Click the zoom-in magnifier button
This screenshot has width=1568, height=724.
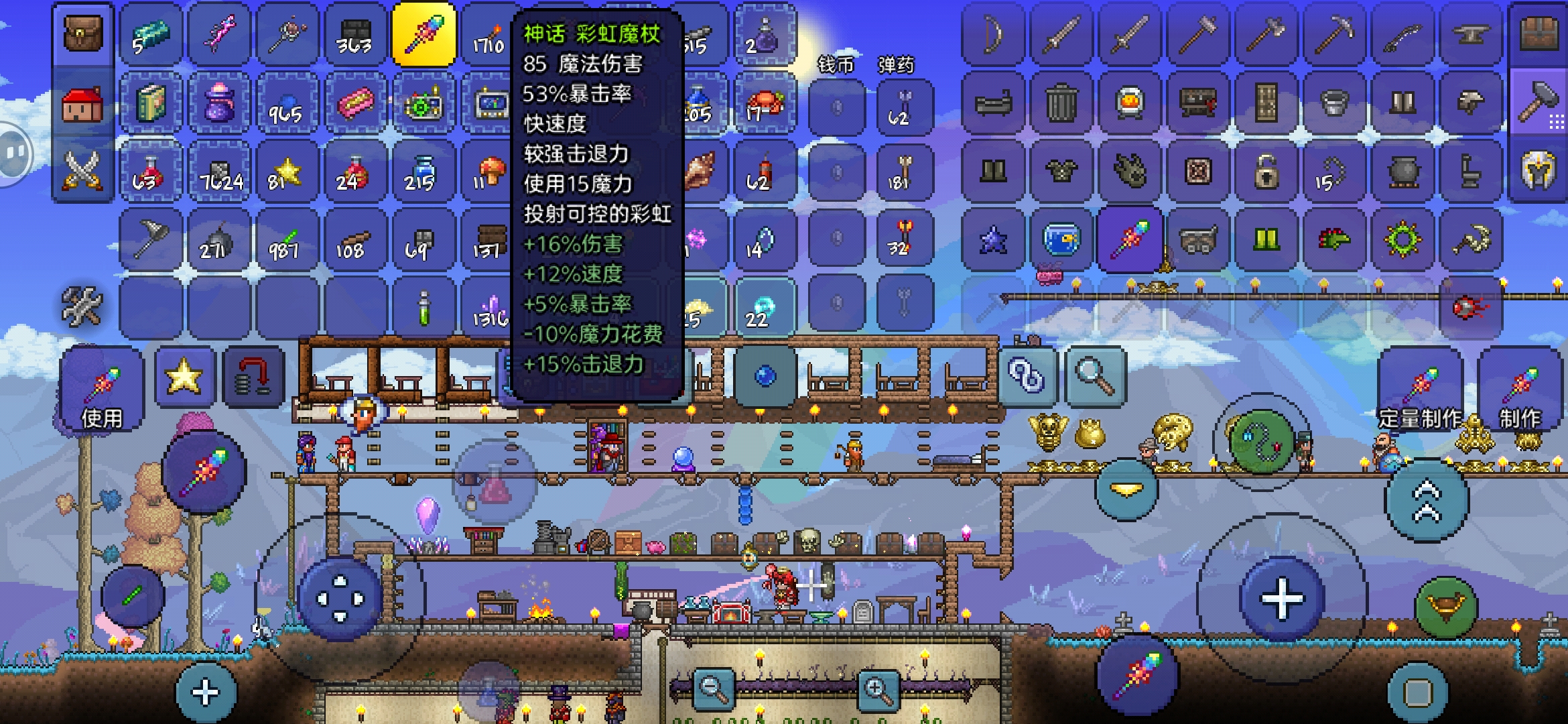[x=878, y=688]
